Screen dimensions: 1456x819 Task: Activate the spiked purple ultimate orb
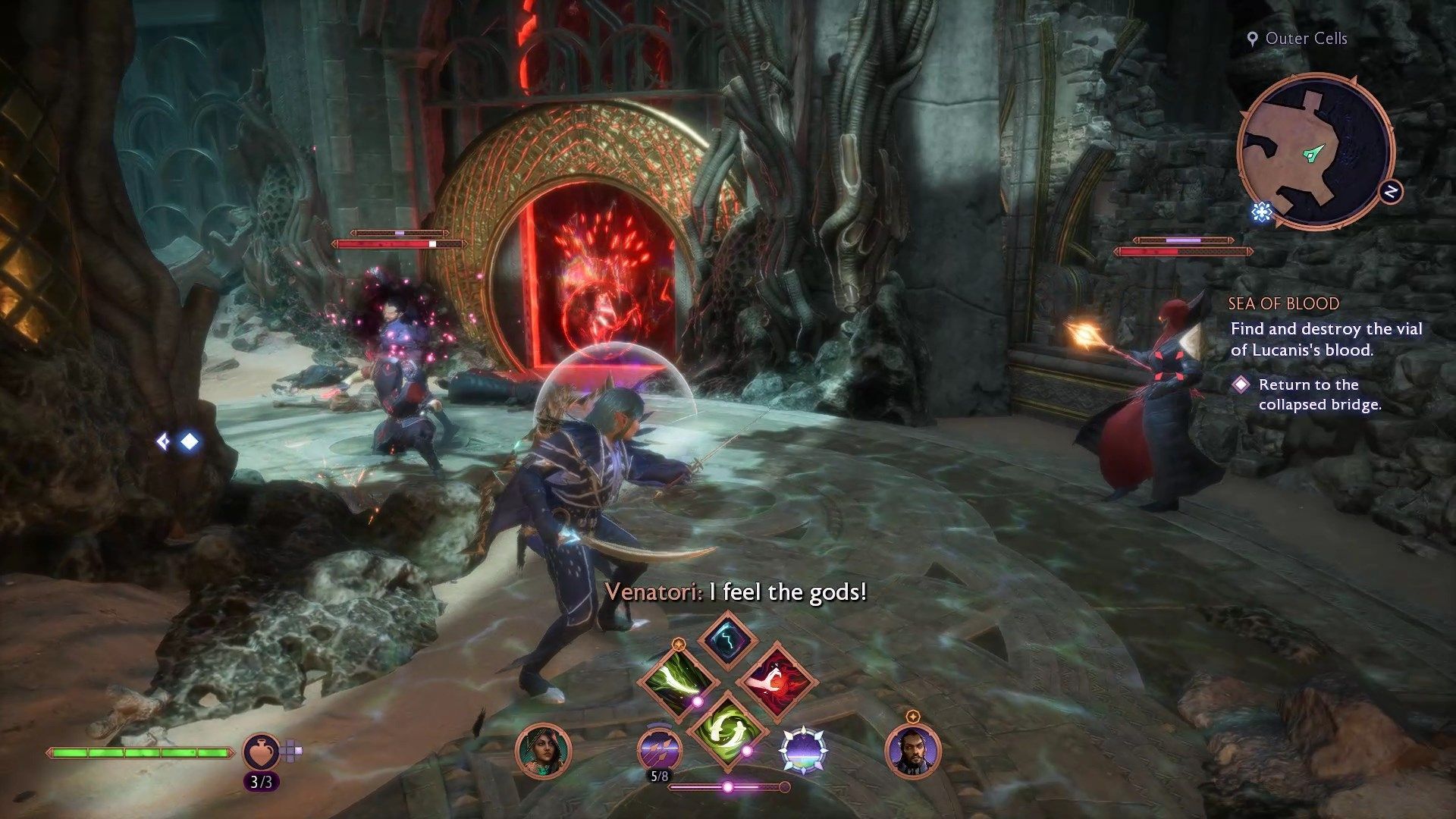tap(804, 751)
